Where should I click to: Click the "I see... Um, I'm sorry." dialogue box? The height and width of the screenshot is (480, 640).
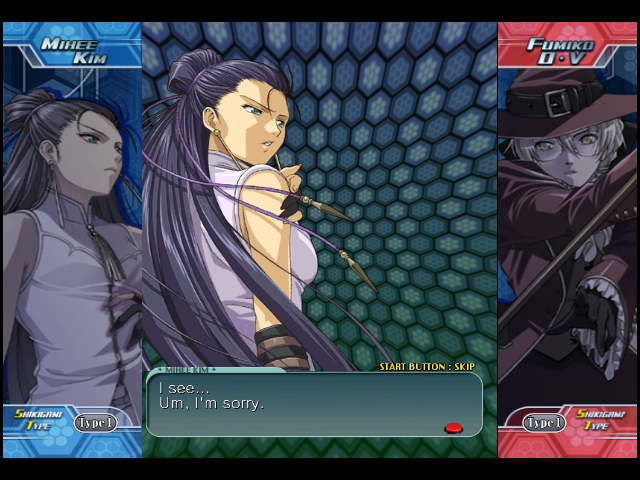(314, 404)
